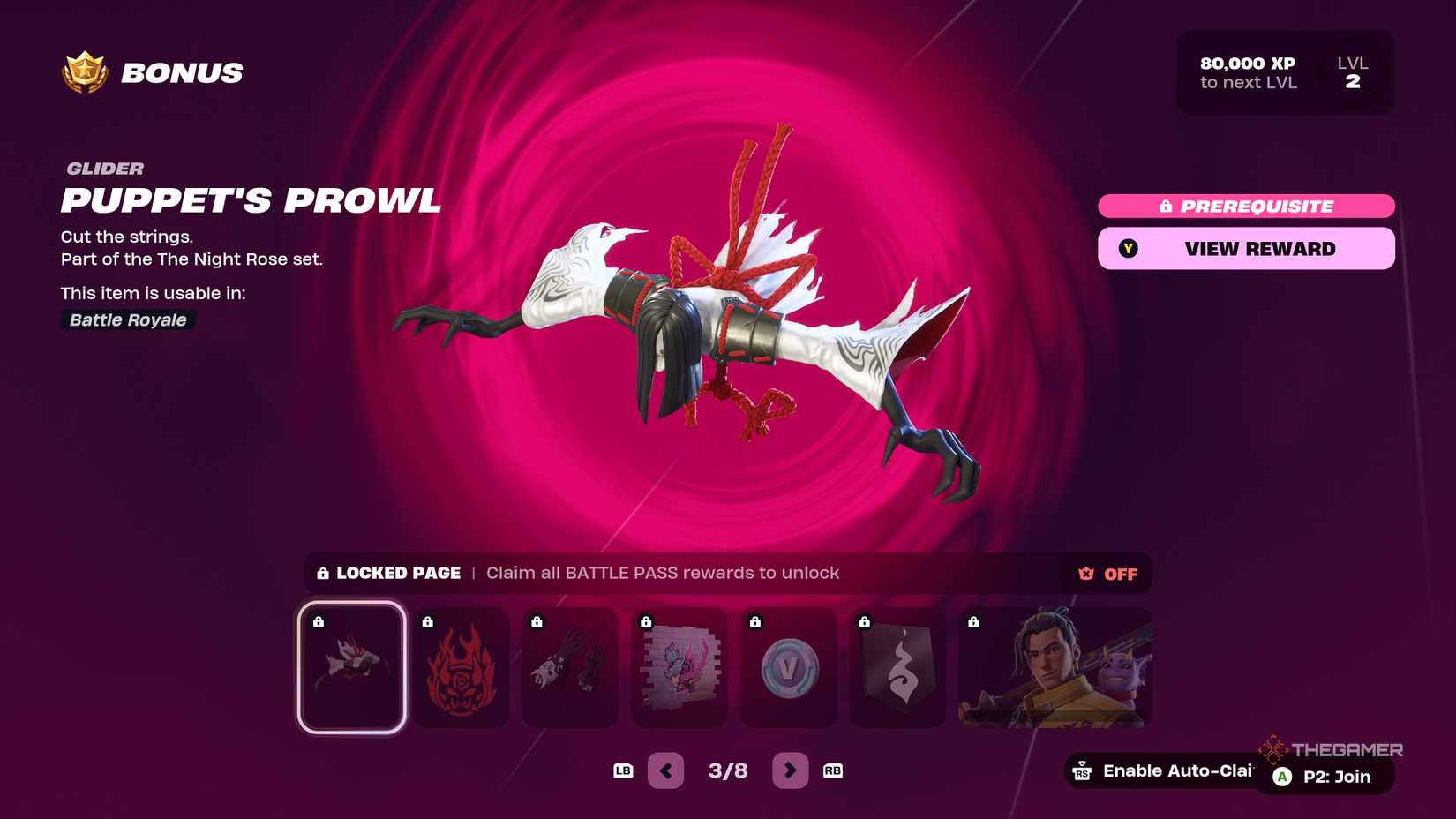Select the dark banner reward icon
Screen dimensions: 1456x819
click(x=897, y=668)
